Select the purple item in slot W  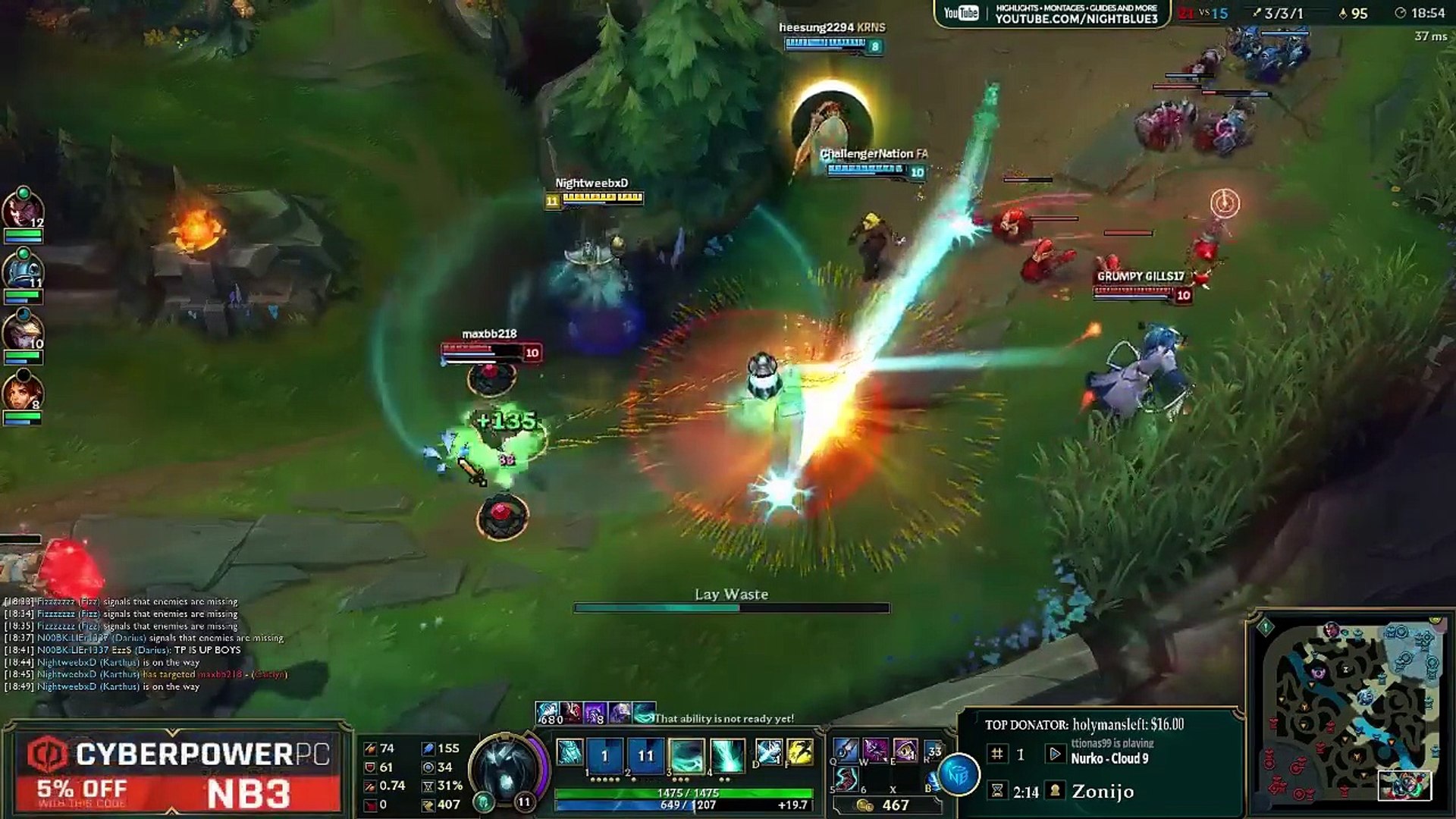click(x=876, y=751)
